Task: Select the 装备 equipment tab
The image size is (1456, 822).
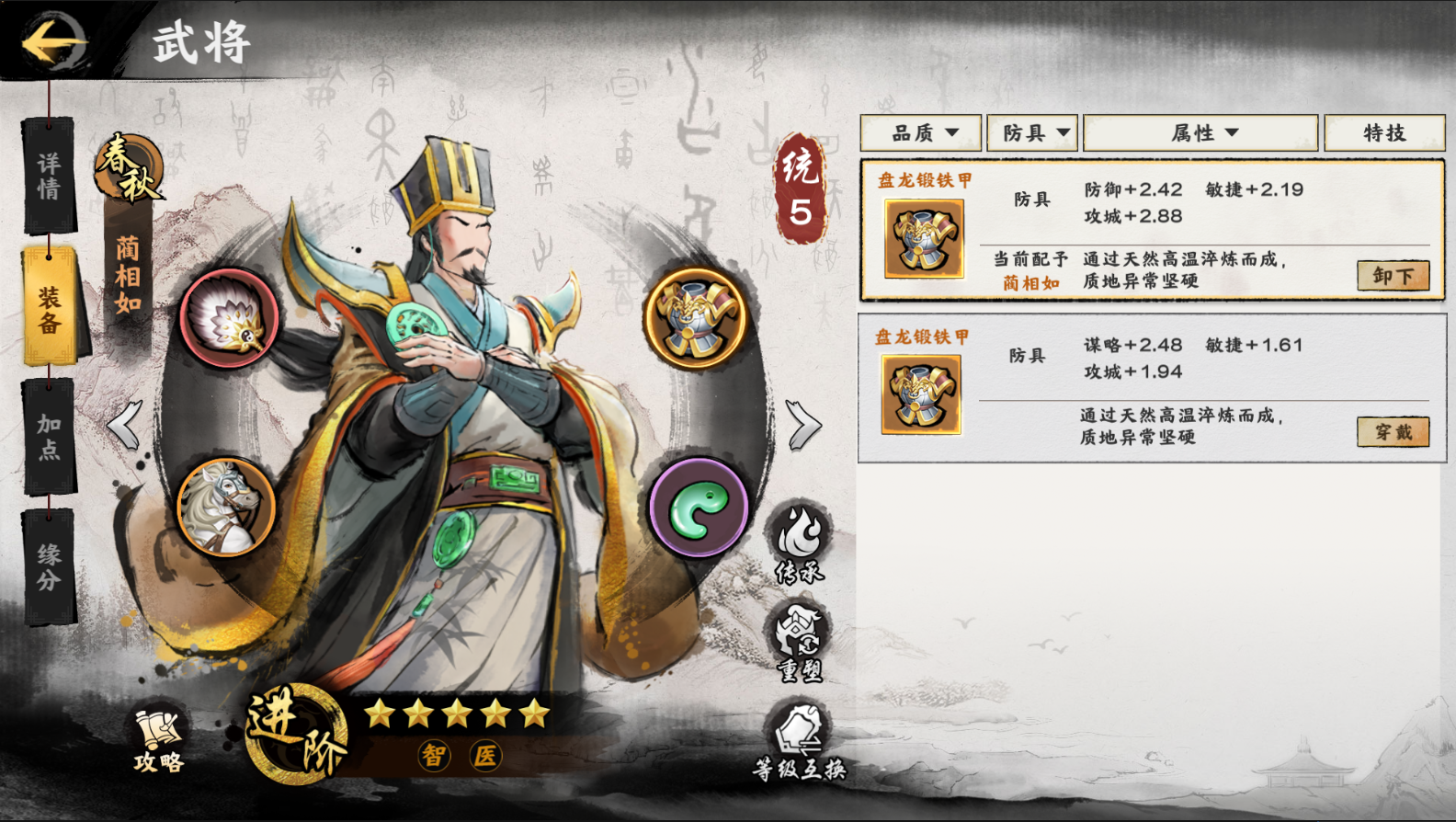Action: 50,308
